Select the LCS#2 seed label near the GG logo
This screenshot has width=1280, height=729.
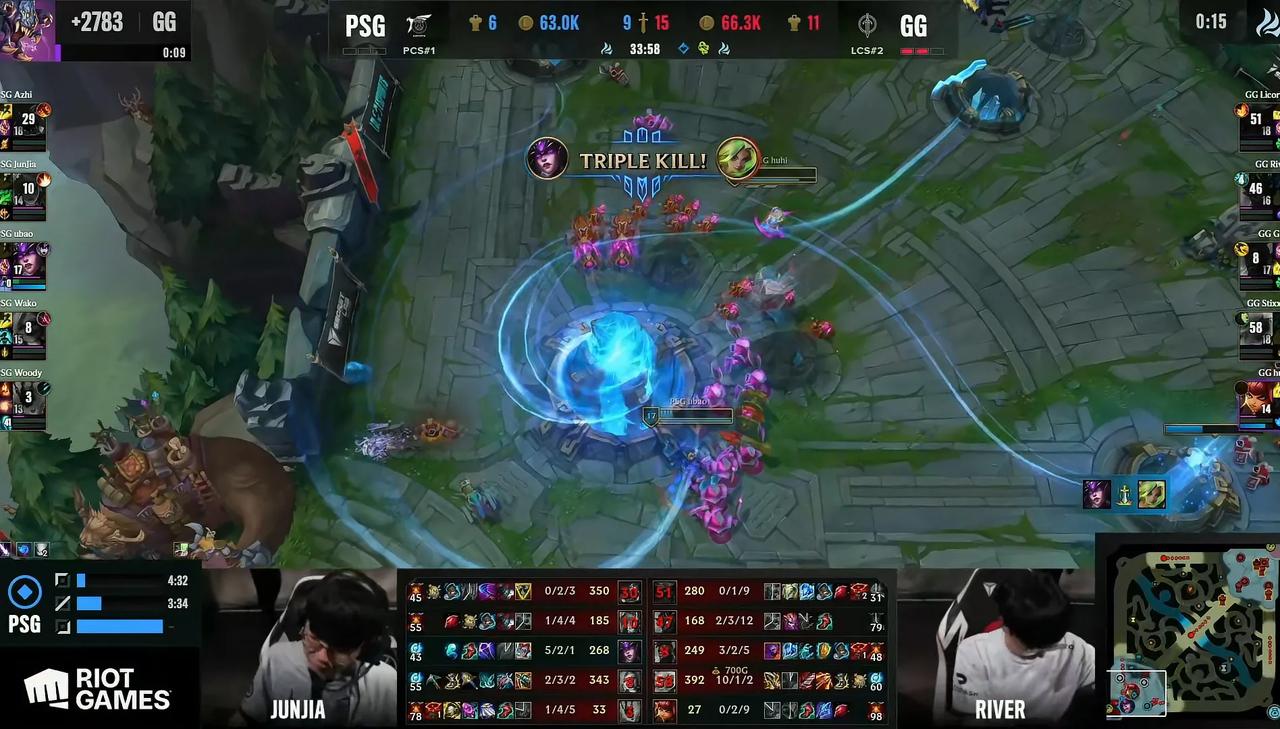(867, 50)
